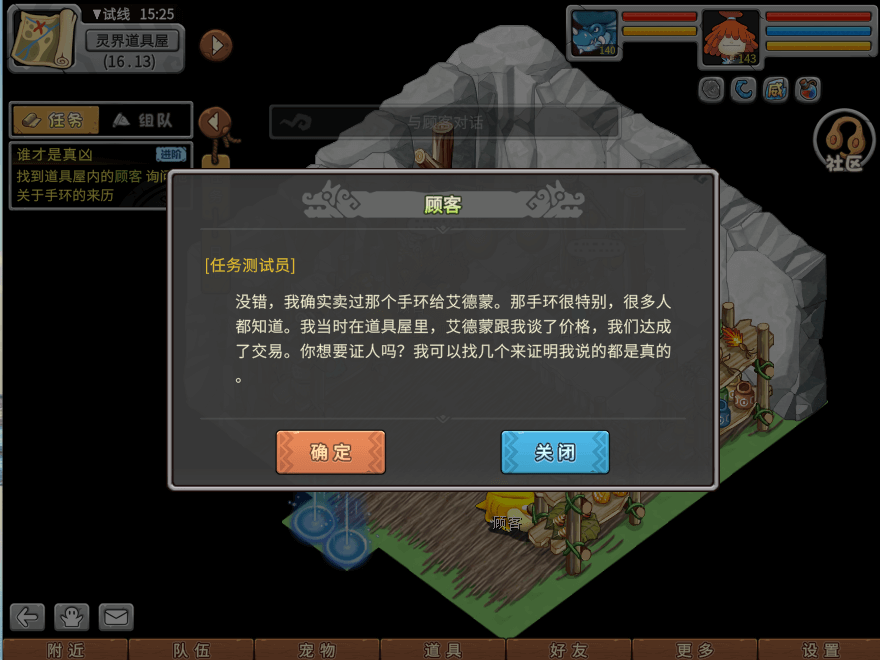Expand the arrow button beside location panel
This screenshot has height=660, width=880.
pos(216,45)
